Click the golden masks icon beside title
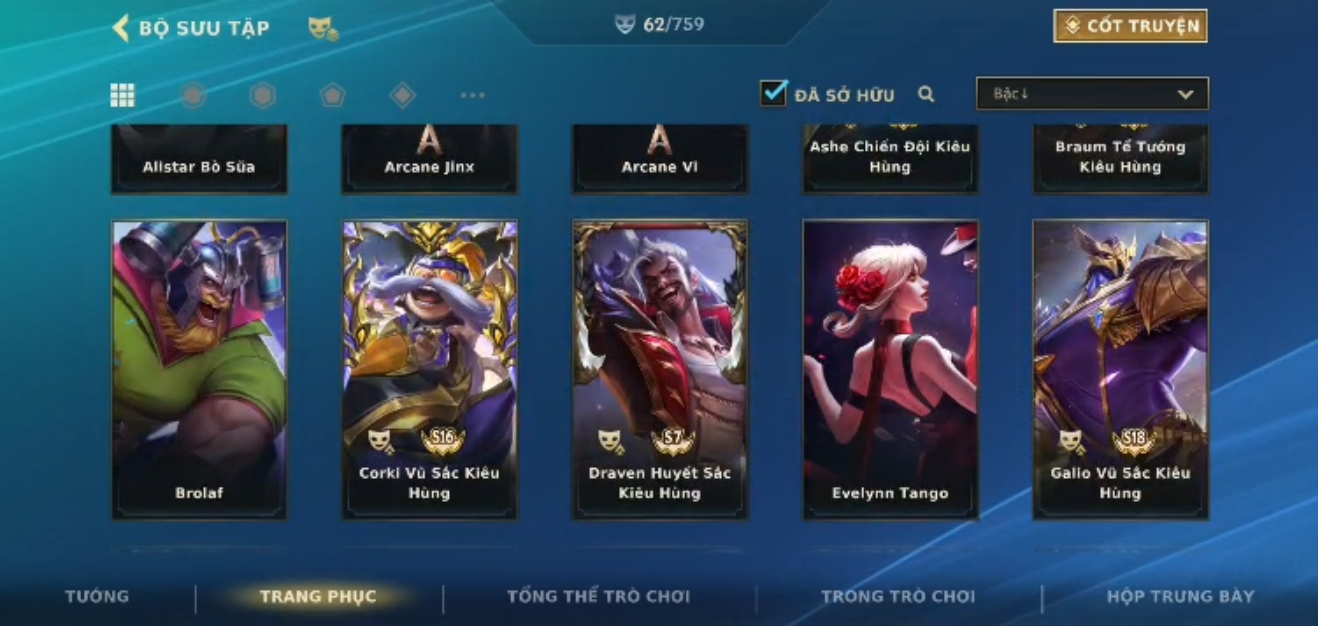1318x626 pixels. point(322,29)
